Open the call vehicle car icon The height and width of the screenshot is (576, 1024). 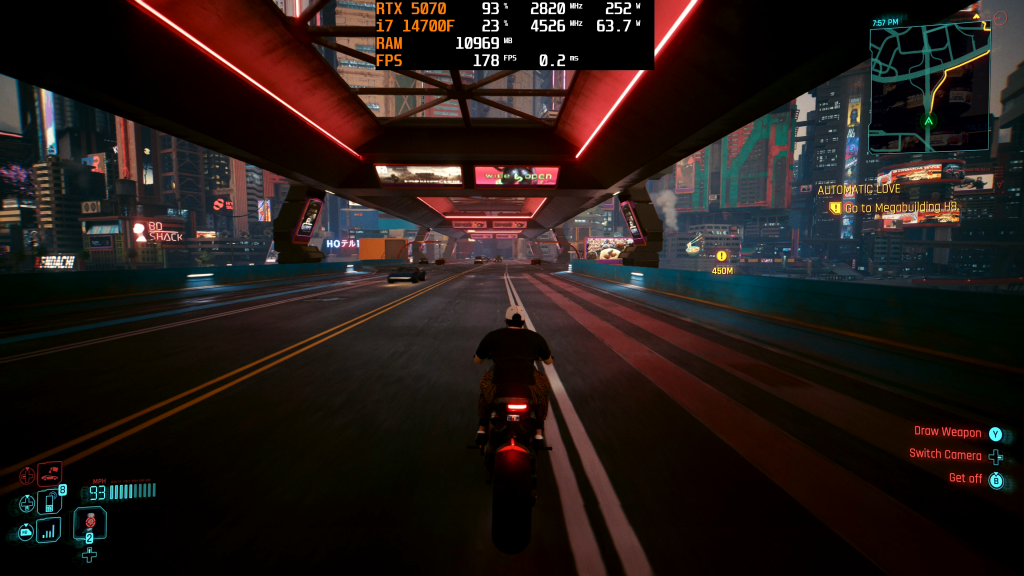(49, 474)
